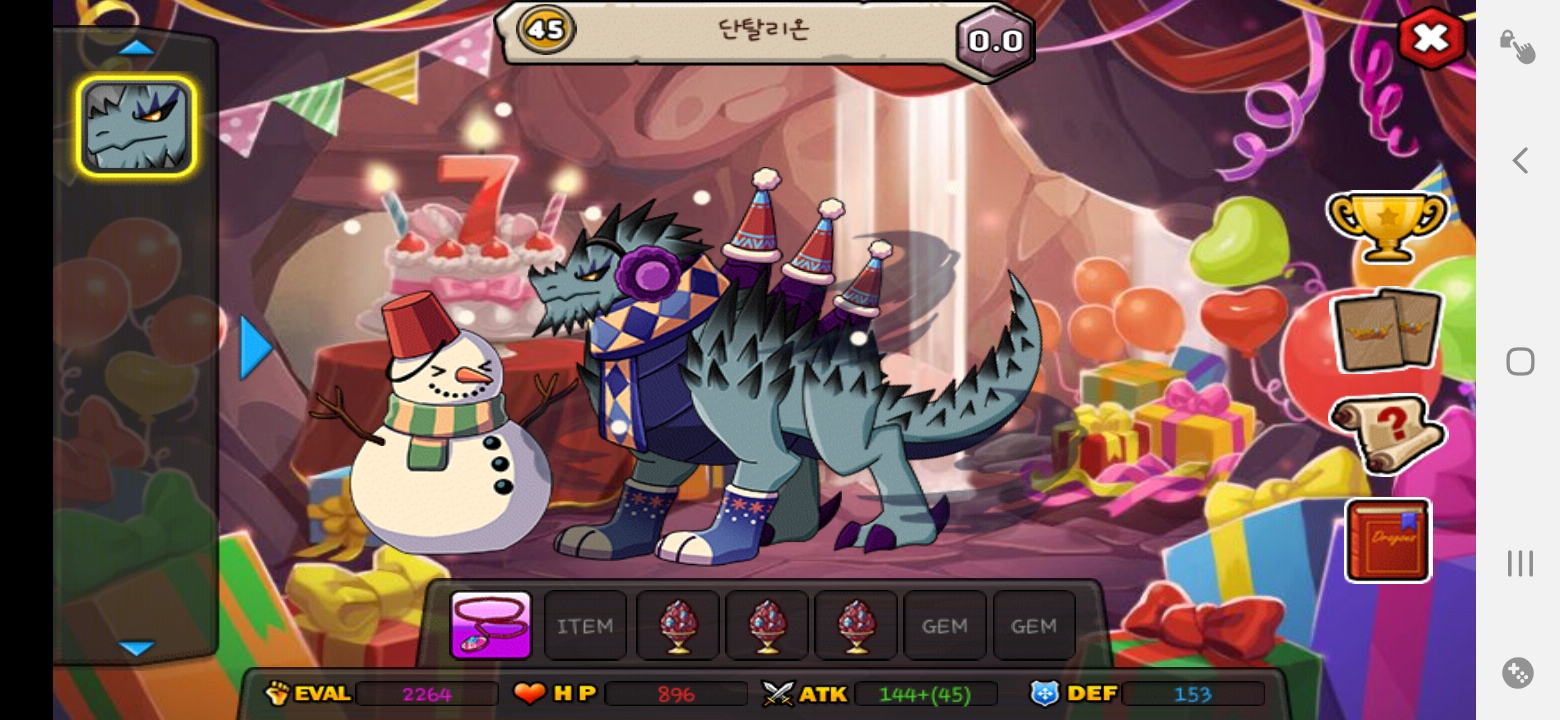Viewport: 1560px width, 720px height.
Task: Open the question mark scroll
Action: 1387,434
